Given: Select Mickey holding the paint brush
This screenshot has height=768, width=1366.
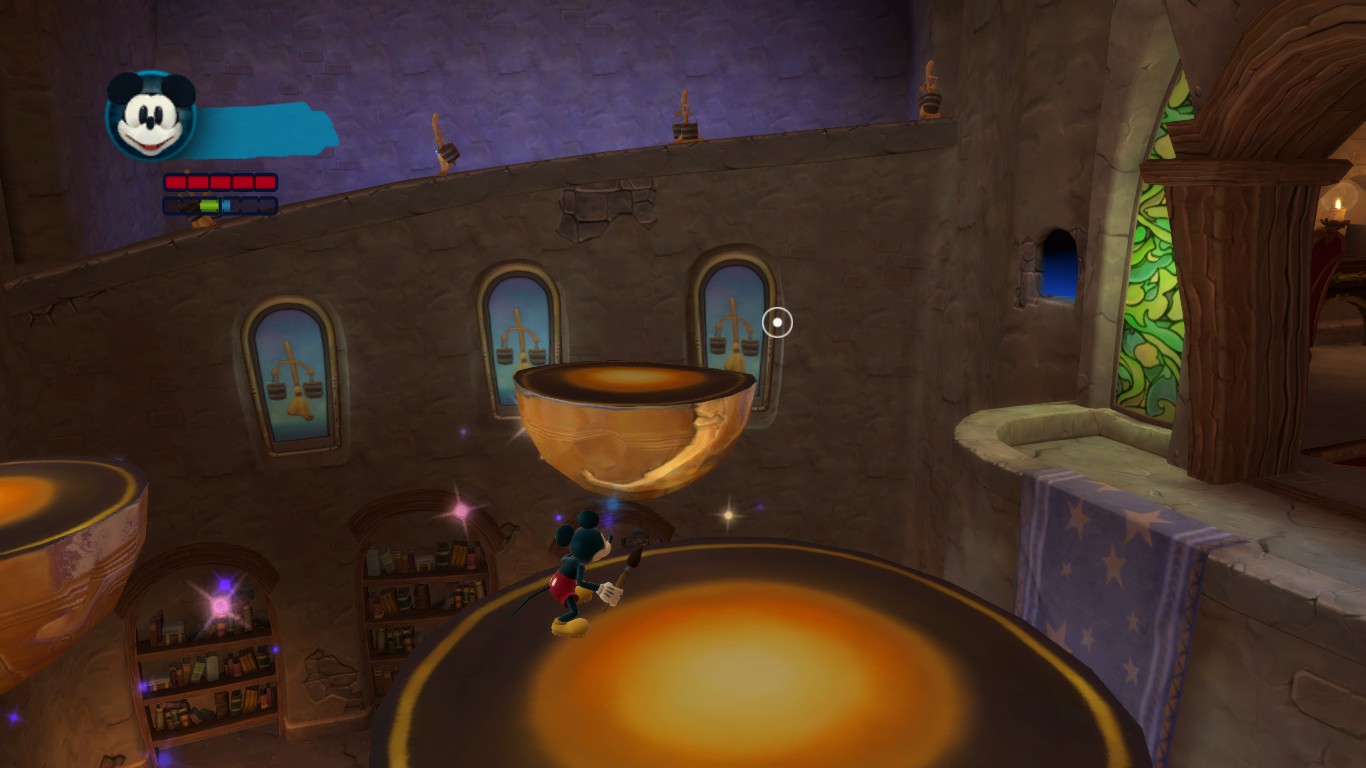Looking at the screenshot, I should [578, 570].
